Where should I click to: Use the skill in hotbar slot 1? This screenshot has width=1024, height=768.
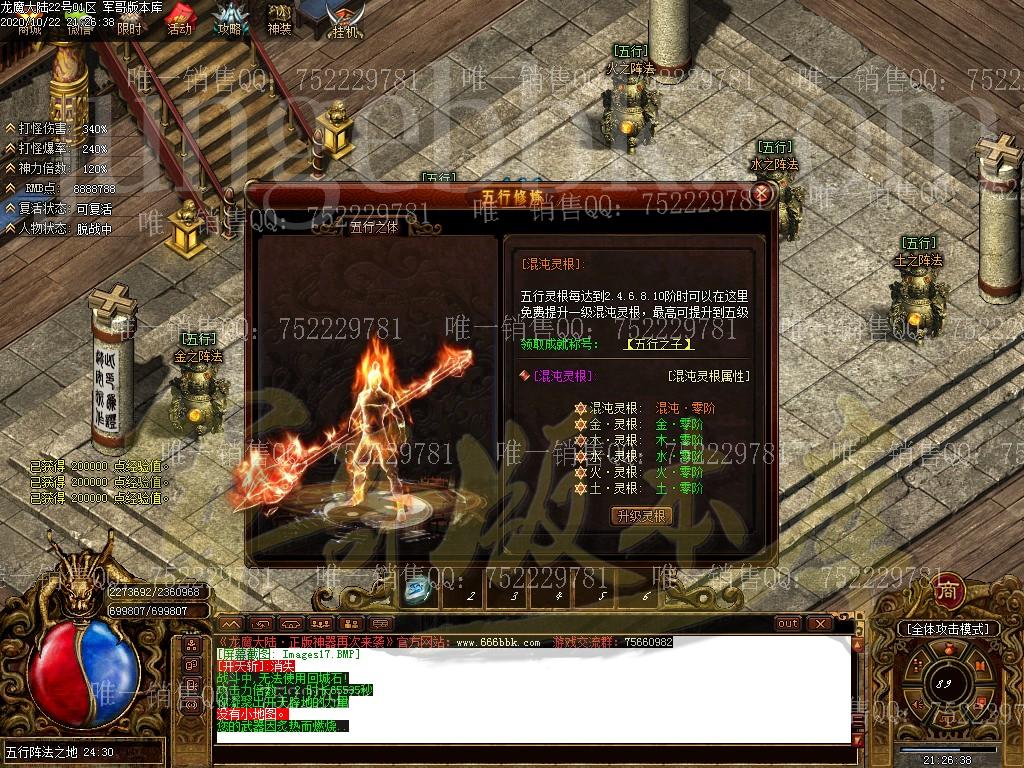tap(420, 592)
